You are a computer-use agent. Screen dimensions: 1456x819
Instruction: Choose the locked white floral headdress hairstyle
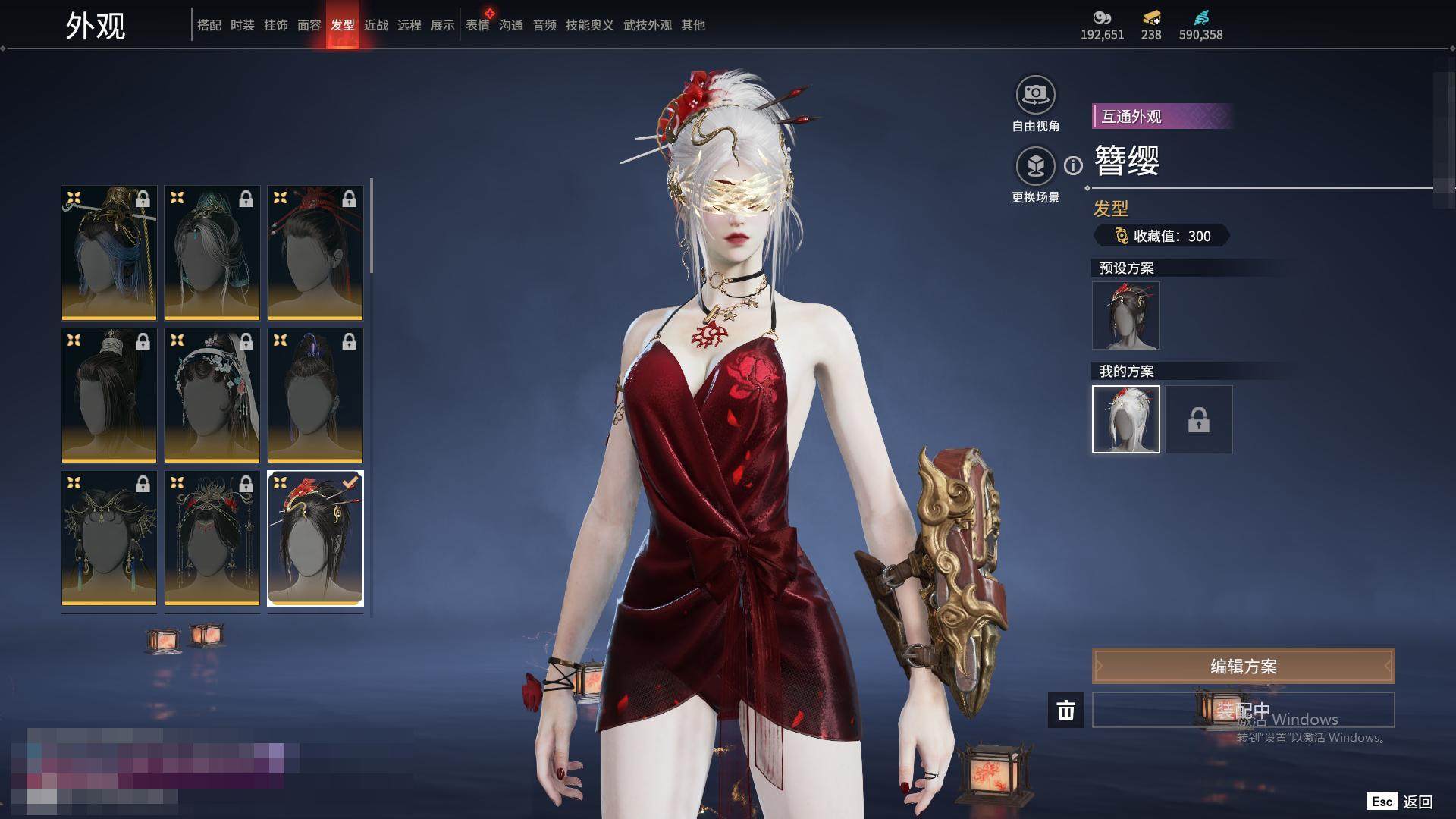click(212, 395)
